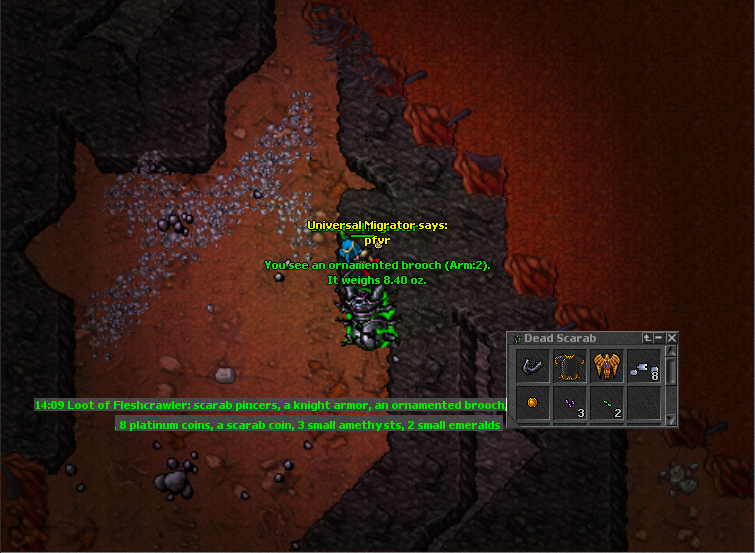This screenshot has height=553, width=755.
Task: Minimize the Dead Scarab container
Action: tap(660, 338)
